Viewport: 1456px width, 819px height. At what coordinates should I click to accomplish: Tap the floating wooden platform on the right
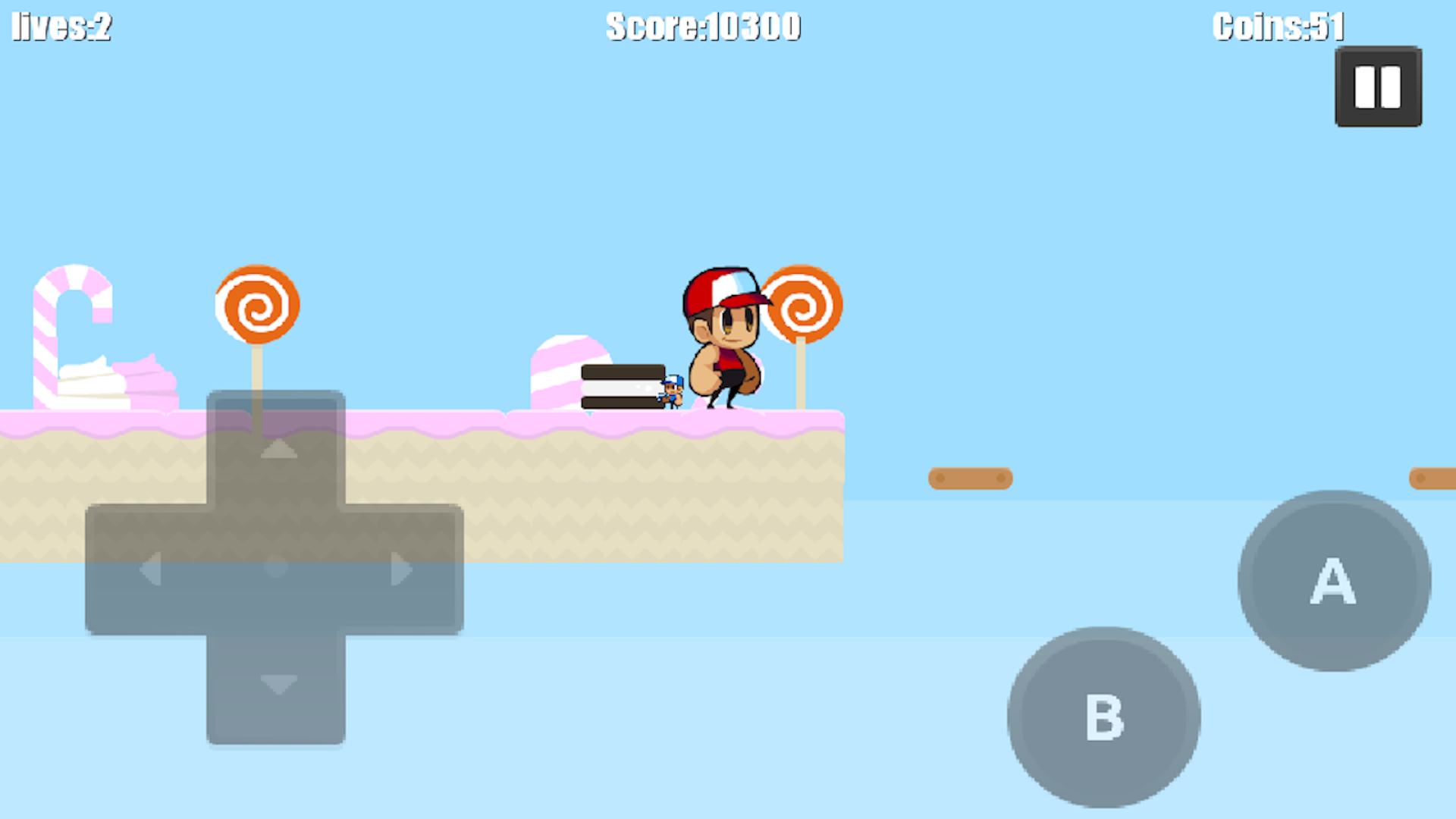(x=971, y=478)
